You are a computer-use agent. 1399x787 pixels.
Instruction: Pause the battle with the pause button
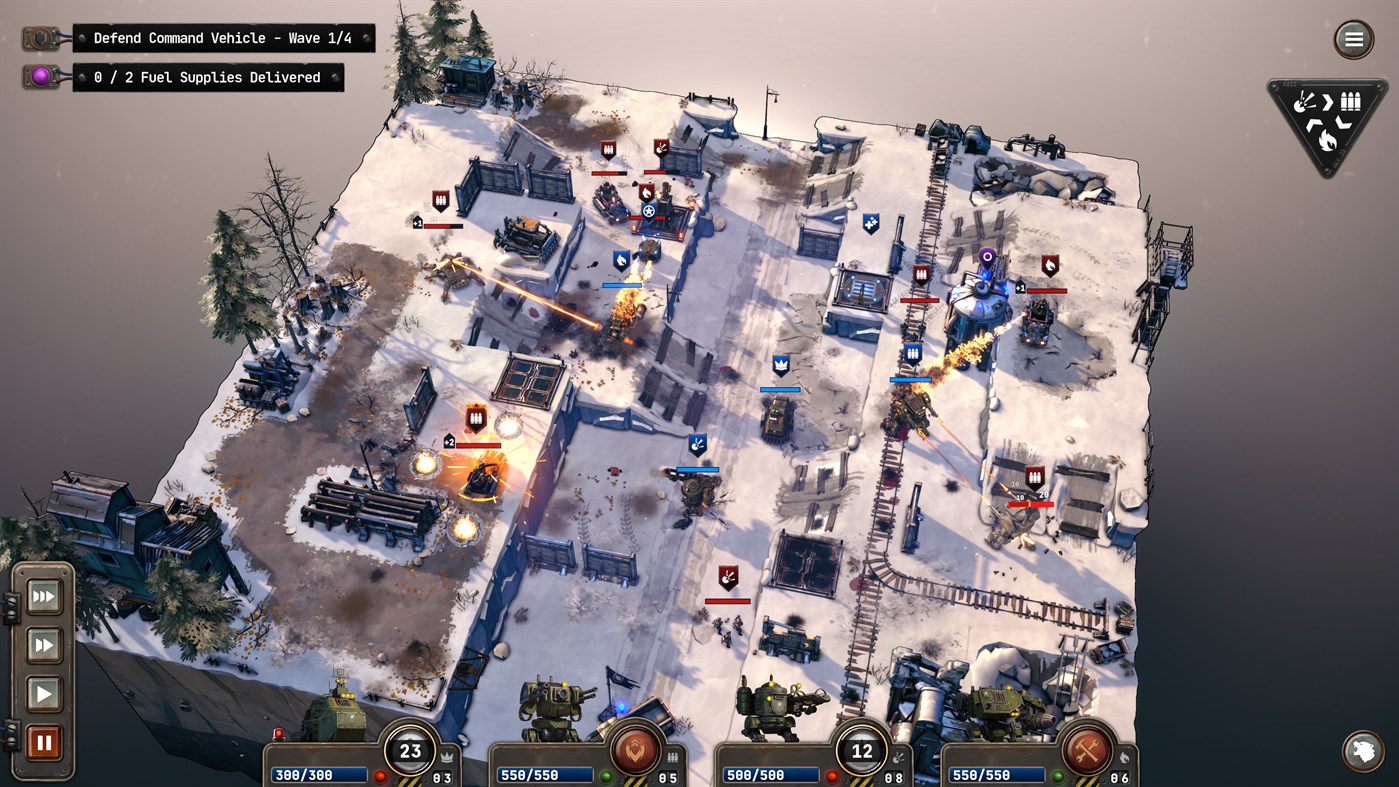[x=44, y=741]
